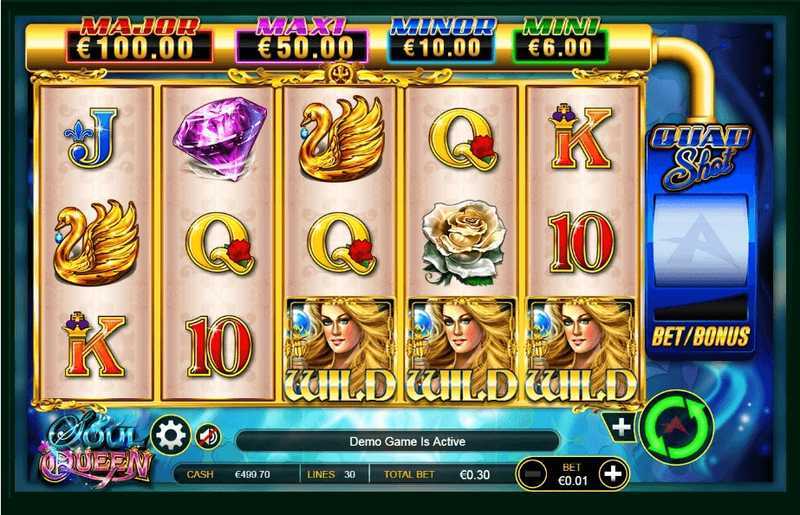Spin the reels with the green button
800x515 pixels.
click(676, 428)
